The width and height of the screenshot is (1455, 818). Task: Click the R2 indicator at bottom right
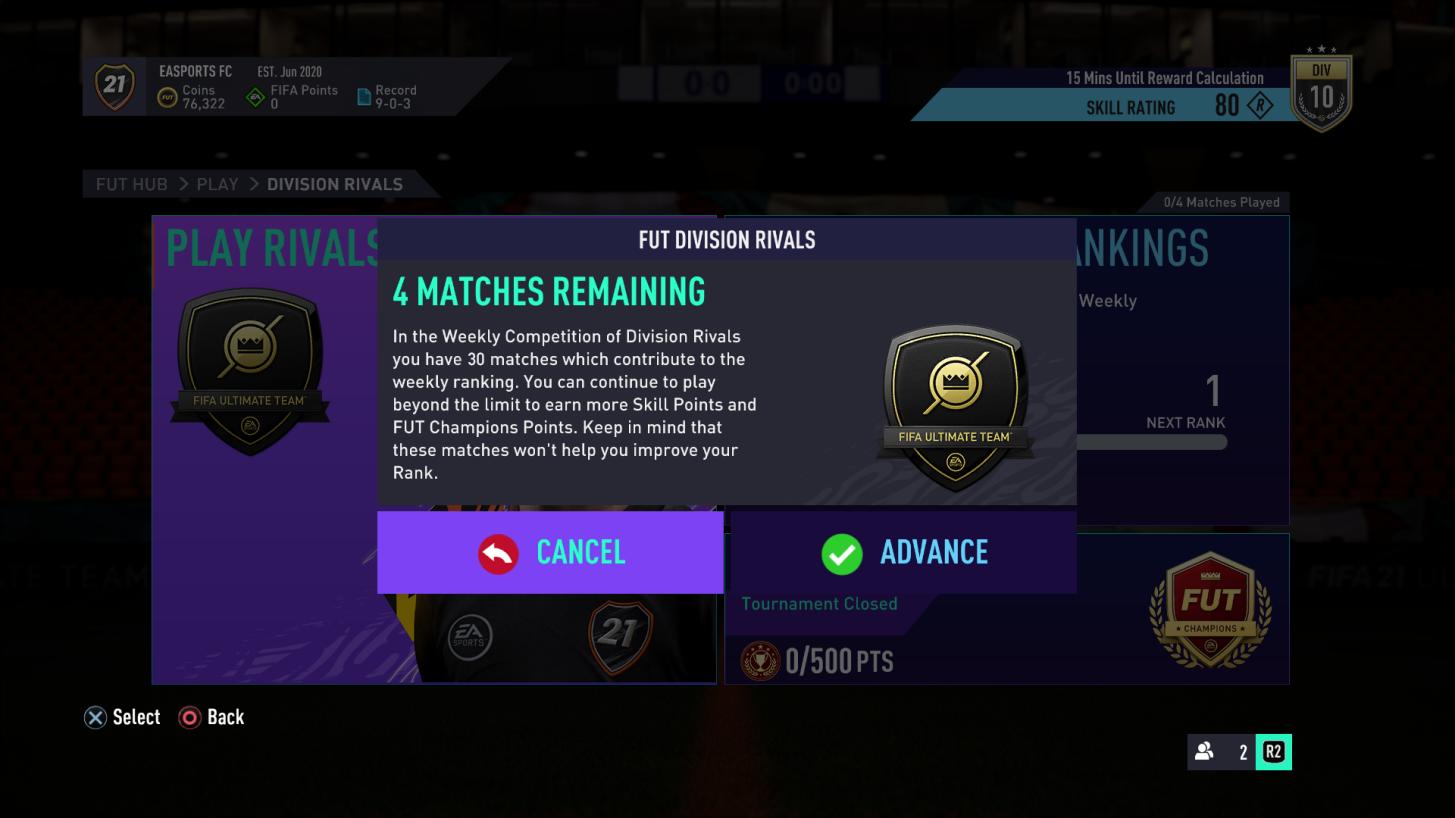[1274, 752]
